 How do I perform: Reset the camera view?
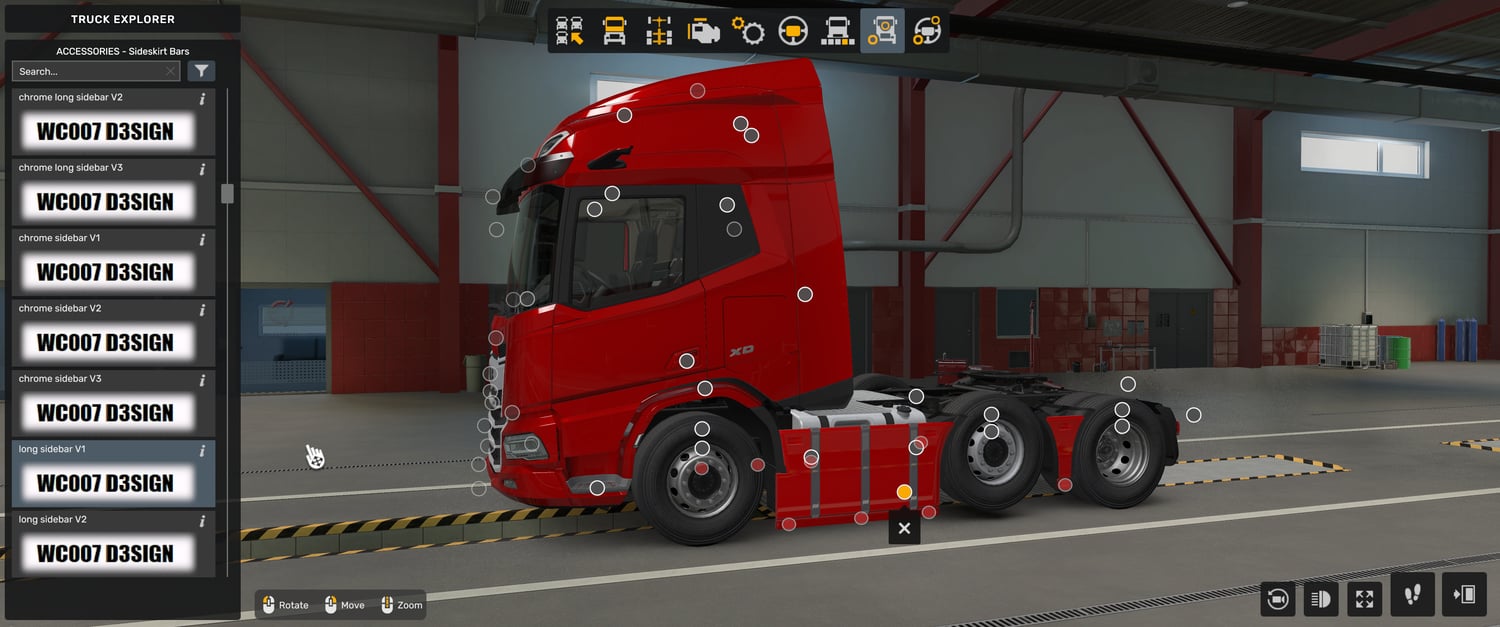coord(1277,599)
